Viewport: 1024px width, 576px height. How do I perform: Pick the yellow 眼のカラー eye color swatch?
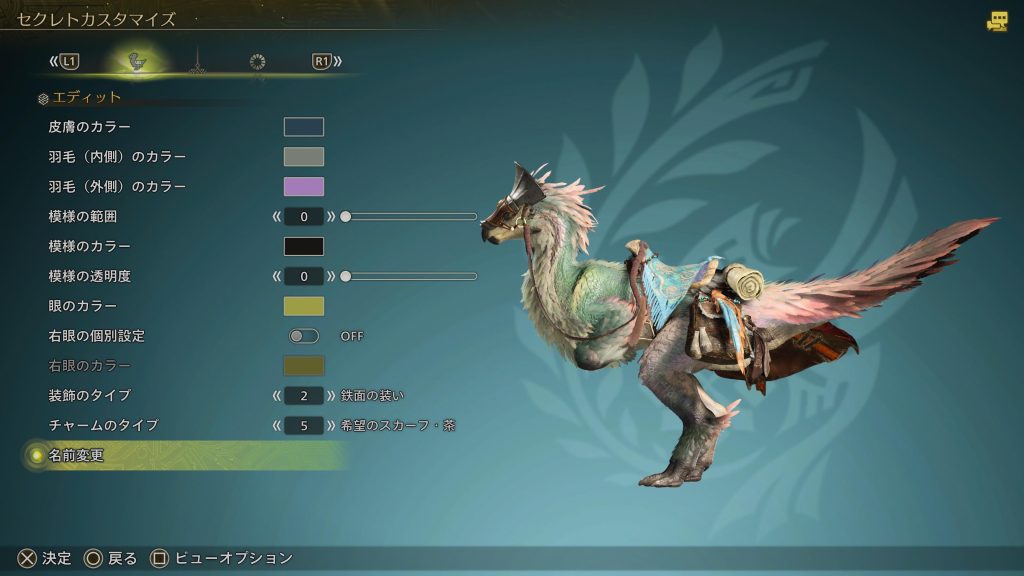coord(303,306)
